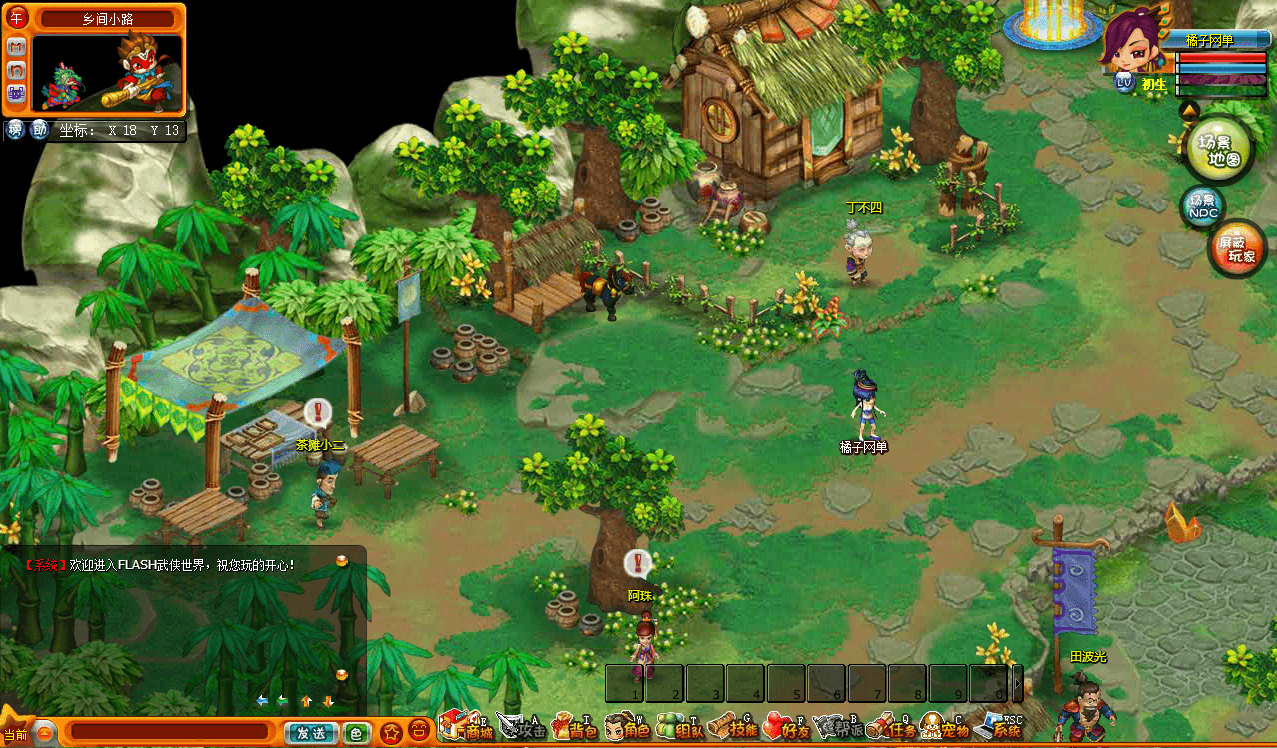
Task: Open the 场景地图 scene map
Action: click(x=1217, y=148)
